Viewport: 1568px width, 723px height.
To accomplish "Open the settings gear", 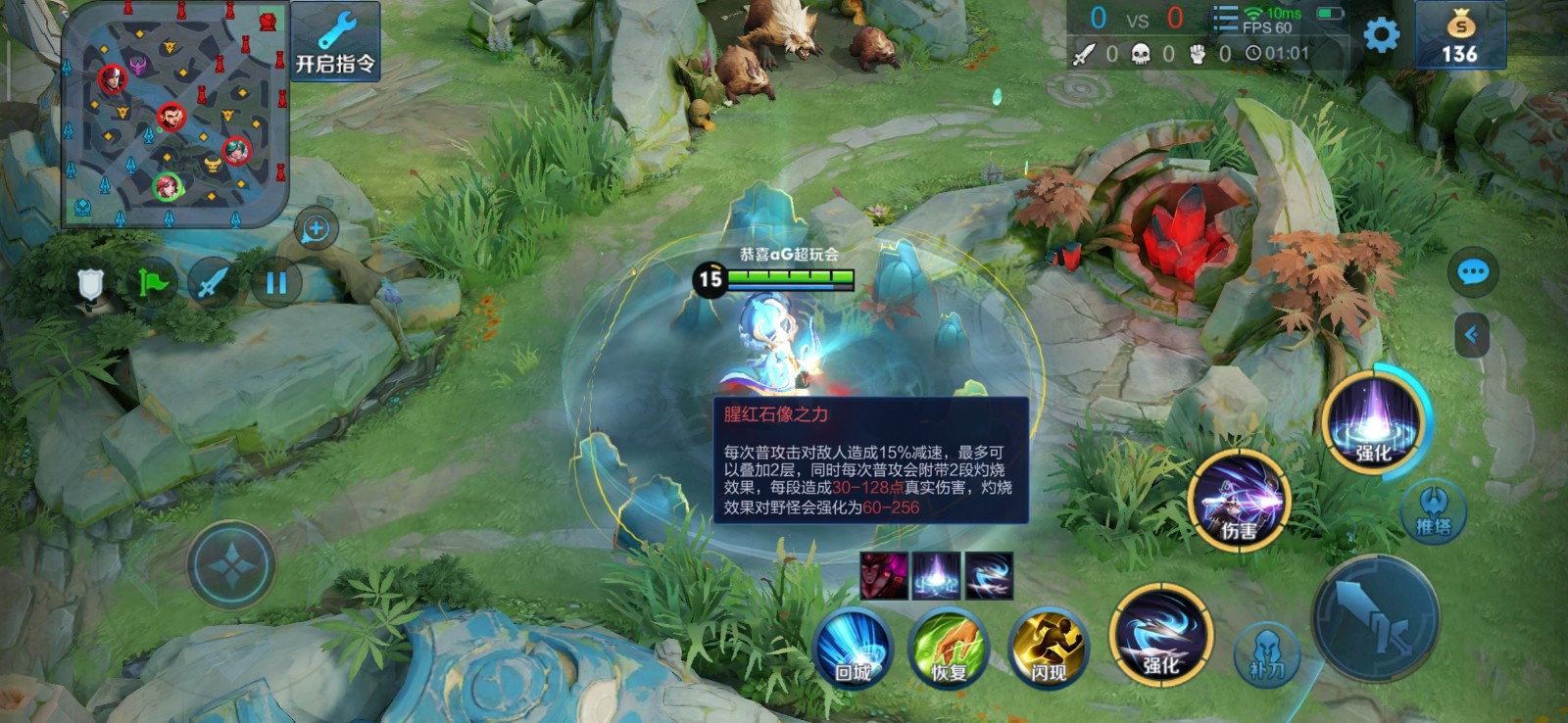I will pyautogui.click(x=1381, y=36).
